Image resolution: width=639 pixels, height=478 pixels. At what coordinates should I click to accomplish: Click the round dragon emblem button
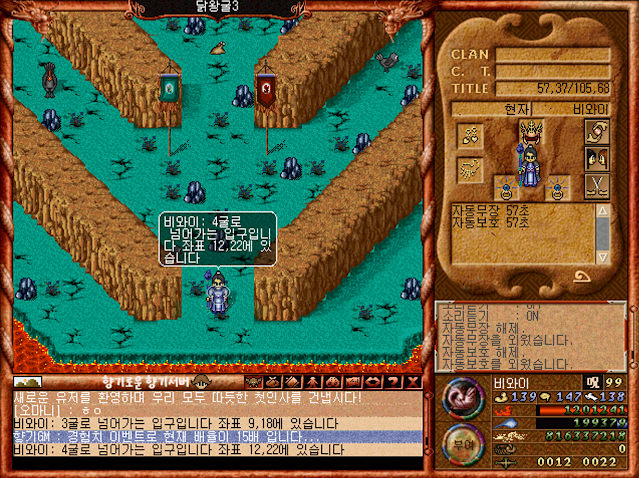[x=462, y=398]
